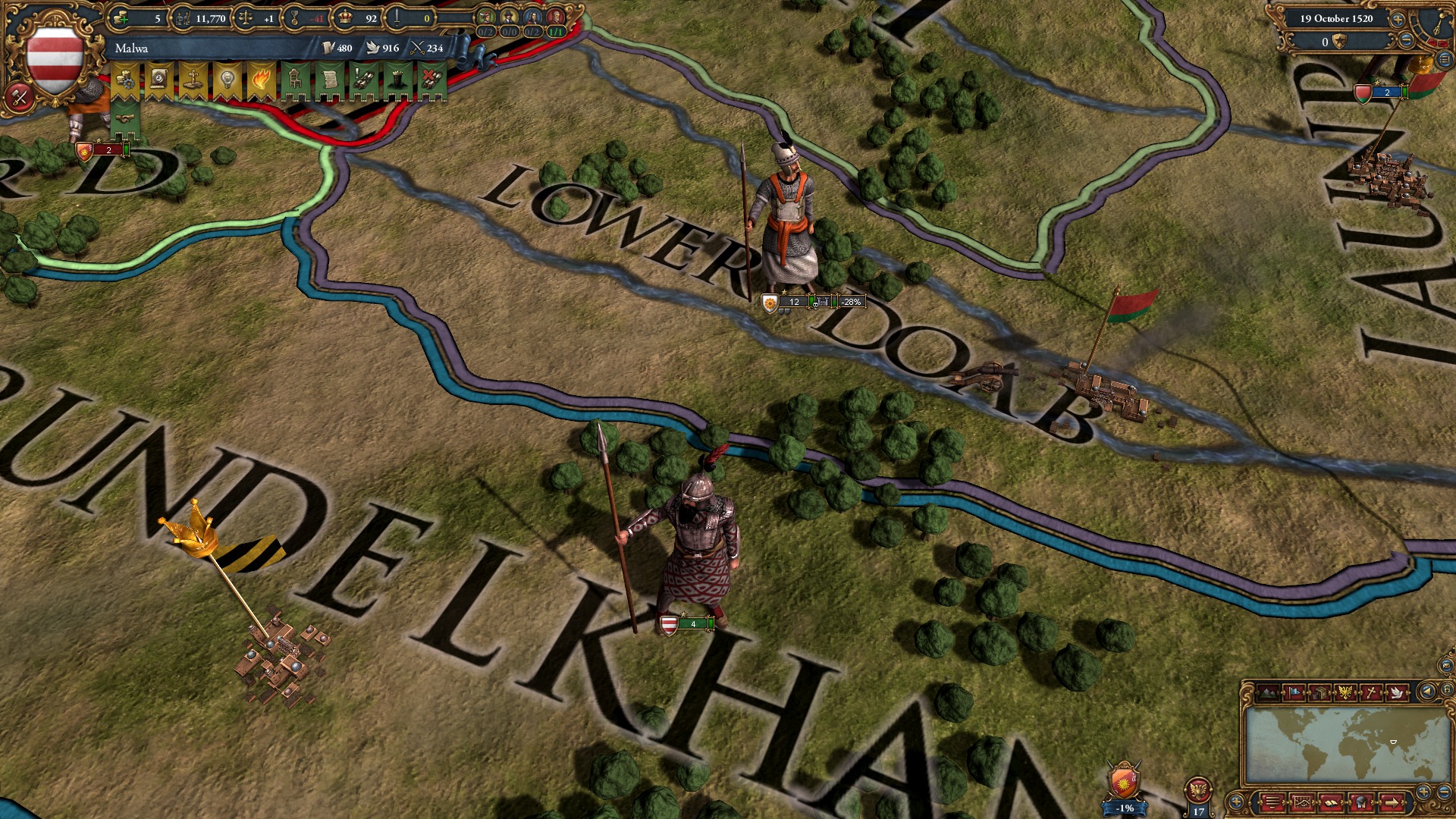Switch to political map mode above the minimap
The image size is (1456, 819).
[x=1293, y=692]
